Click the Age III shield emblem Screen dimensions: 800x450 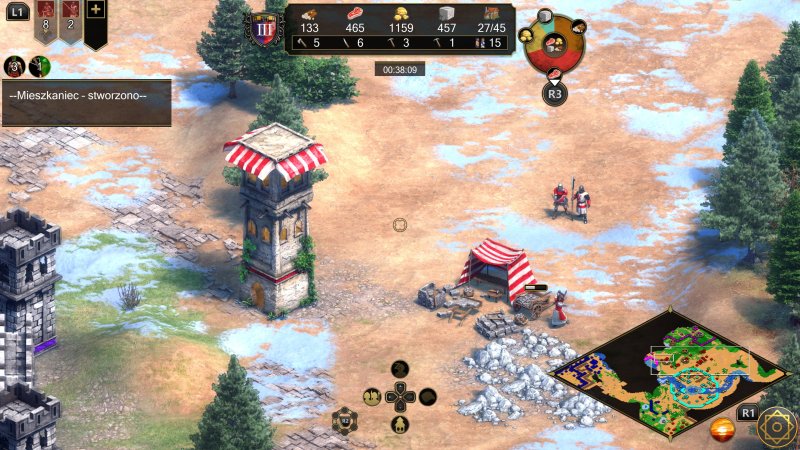pyautogui.click(x=264, y=29)
